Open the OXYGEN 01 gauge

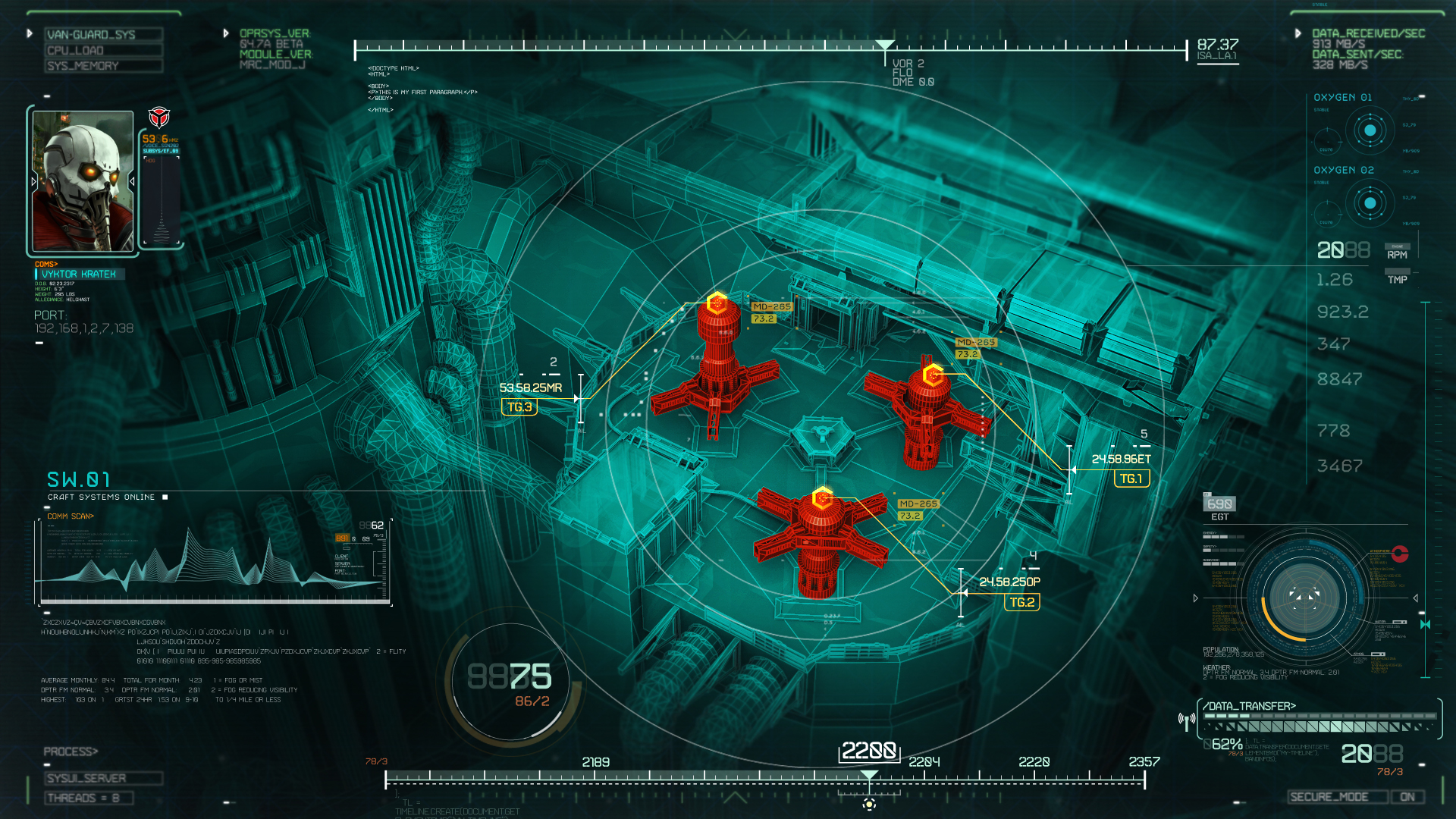(1371, 130)
